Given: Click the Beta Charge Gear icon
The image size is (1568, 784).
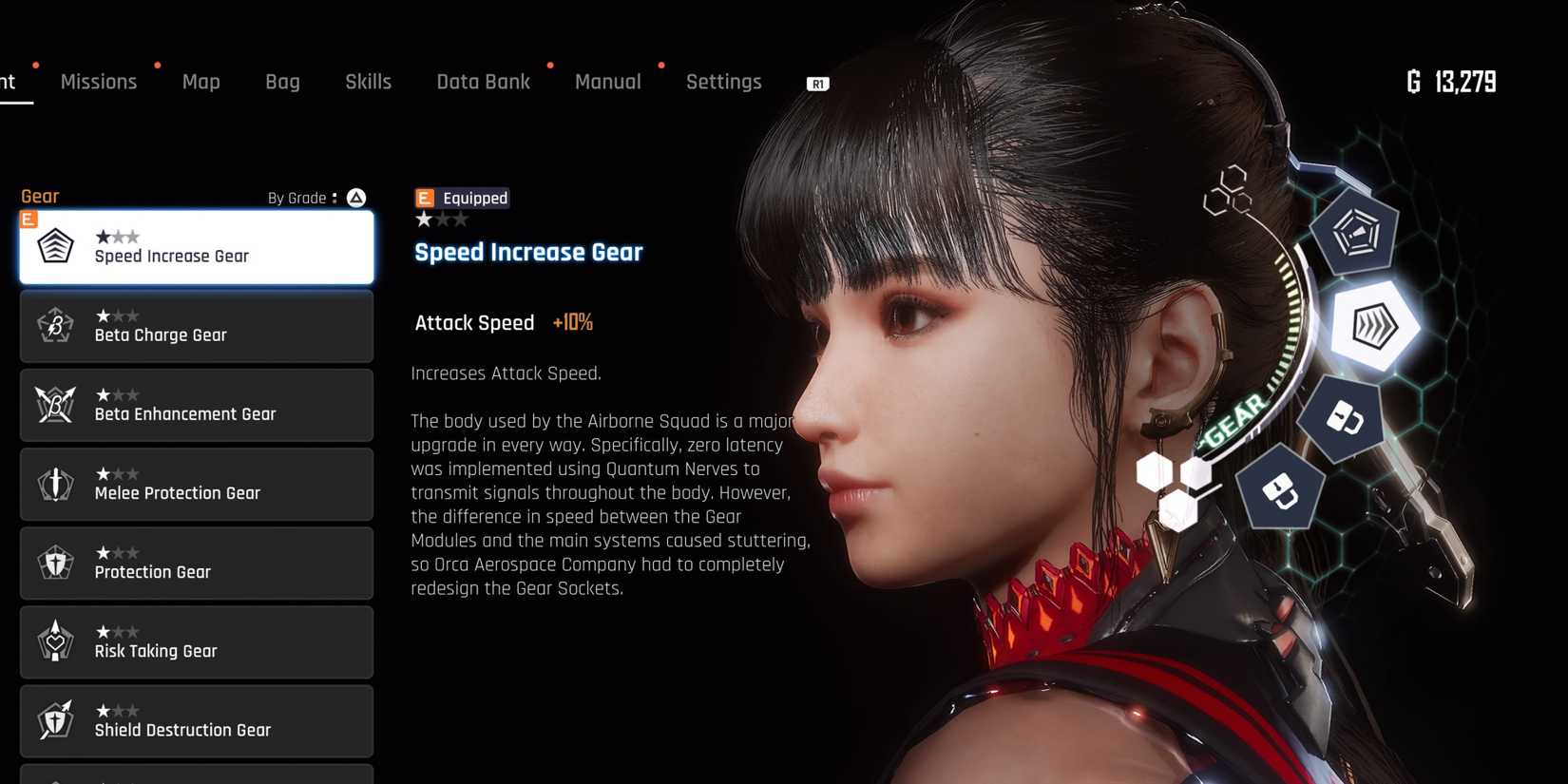Looking at the screenshot, I should click(x=56, y=325).
